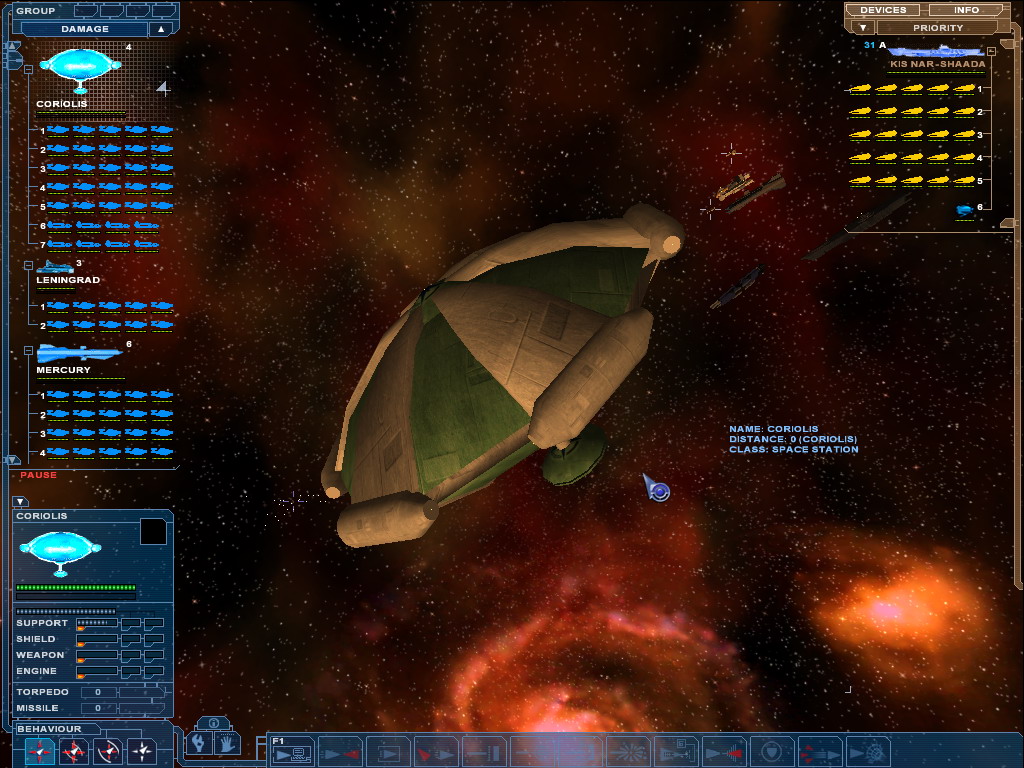Collapse the Leningrad squadron list
Screen dimensions: 1024x768
[x=28, y=267]
